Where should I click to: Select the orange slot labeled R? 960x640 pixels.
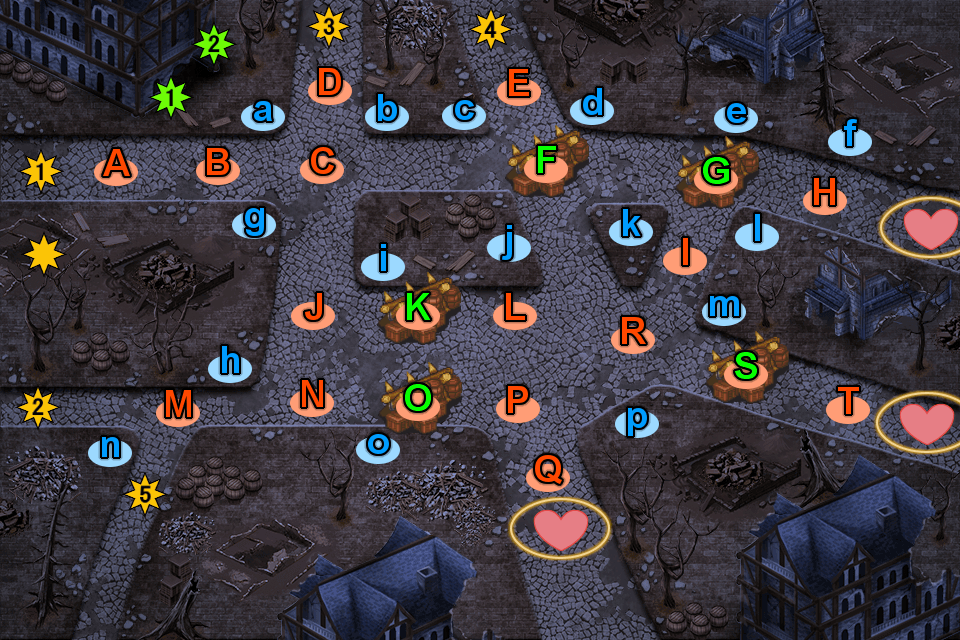[x=632, y=333]
